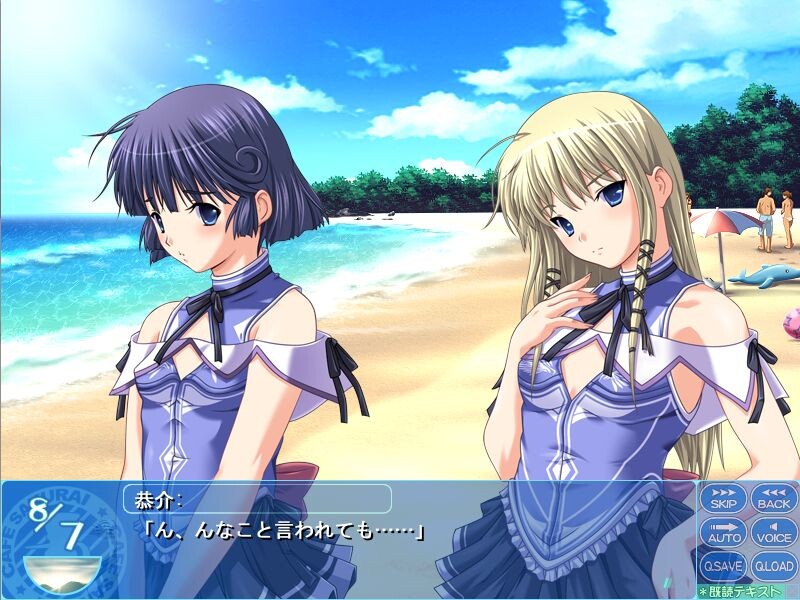This screenshot has width=800, height=600.
Task: Replay the line using VOICE button
Action: click(773, 532)
